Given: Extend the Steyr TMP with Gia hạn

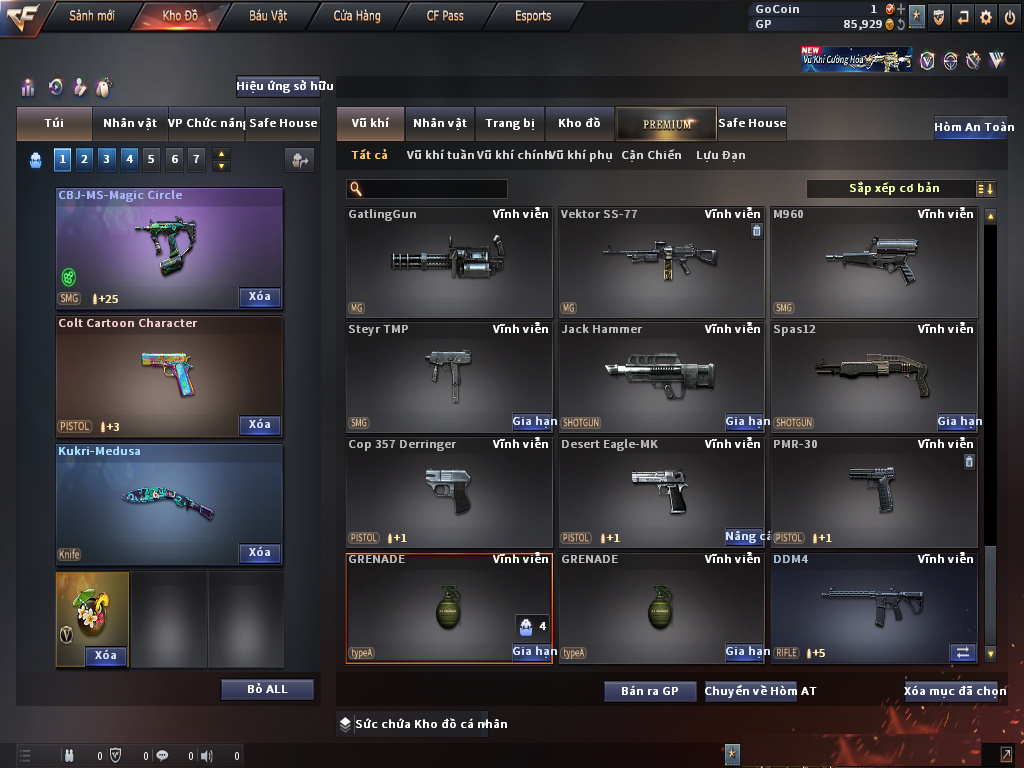Looking at the screenshot, I should [534, 422].
